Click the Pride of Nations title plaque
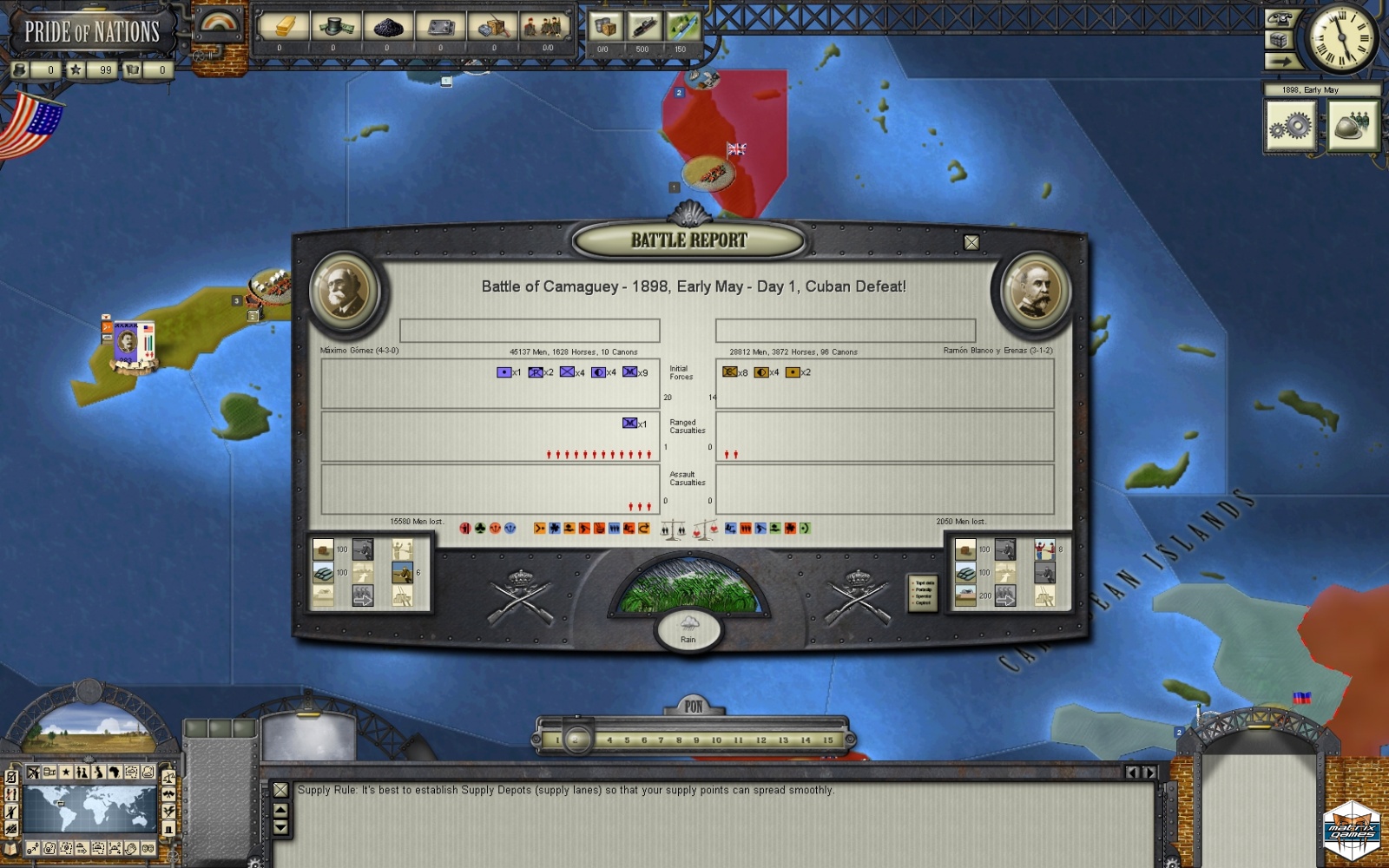 tap(91, 32)
